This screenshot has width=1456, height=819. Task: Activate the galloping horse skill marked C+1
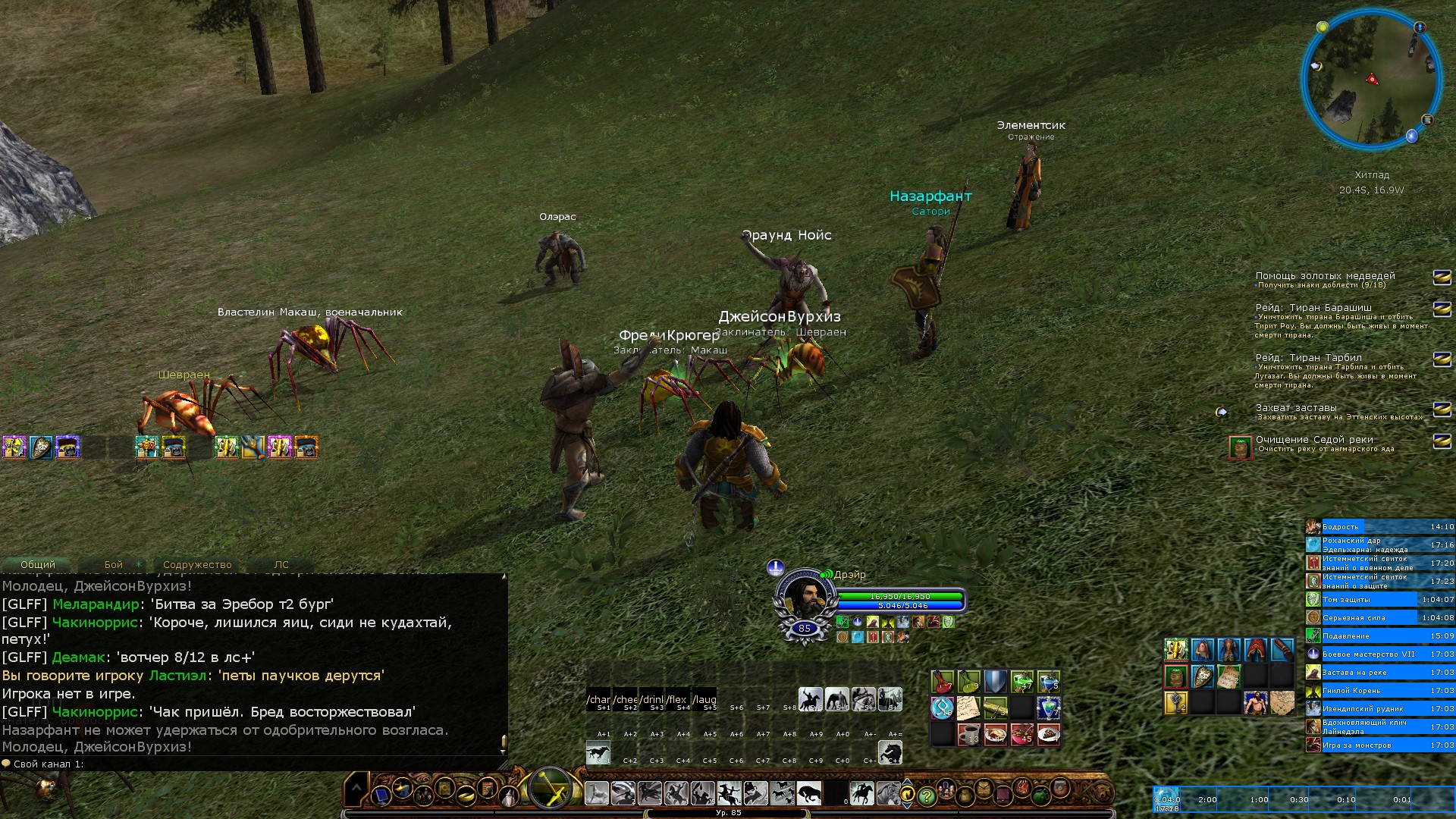[599, 753]
